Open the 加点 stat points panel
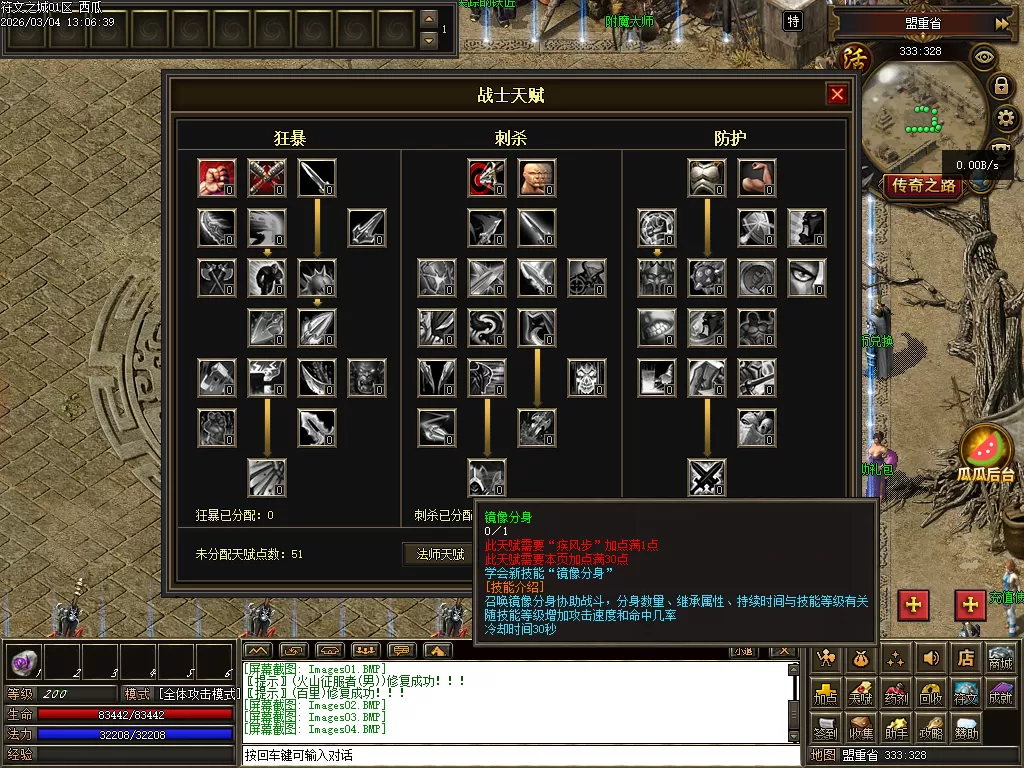Screen dimensions: 1024x768 pyautogui.click(x=825, y=693)
